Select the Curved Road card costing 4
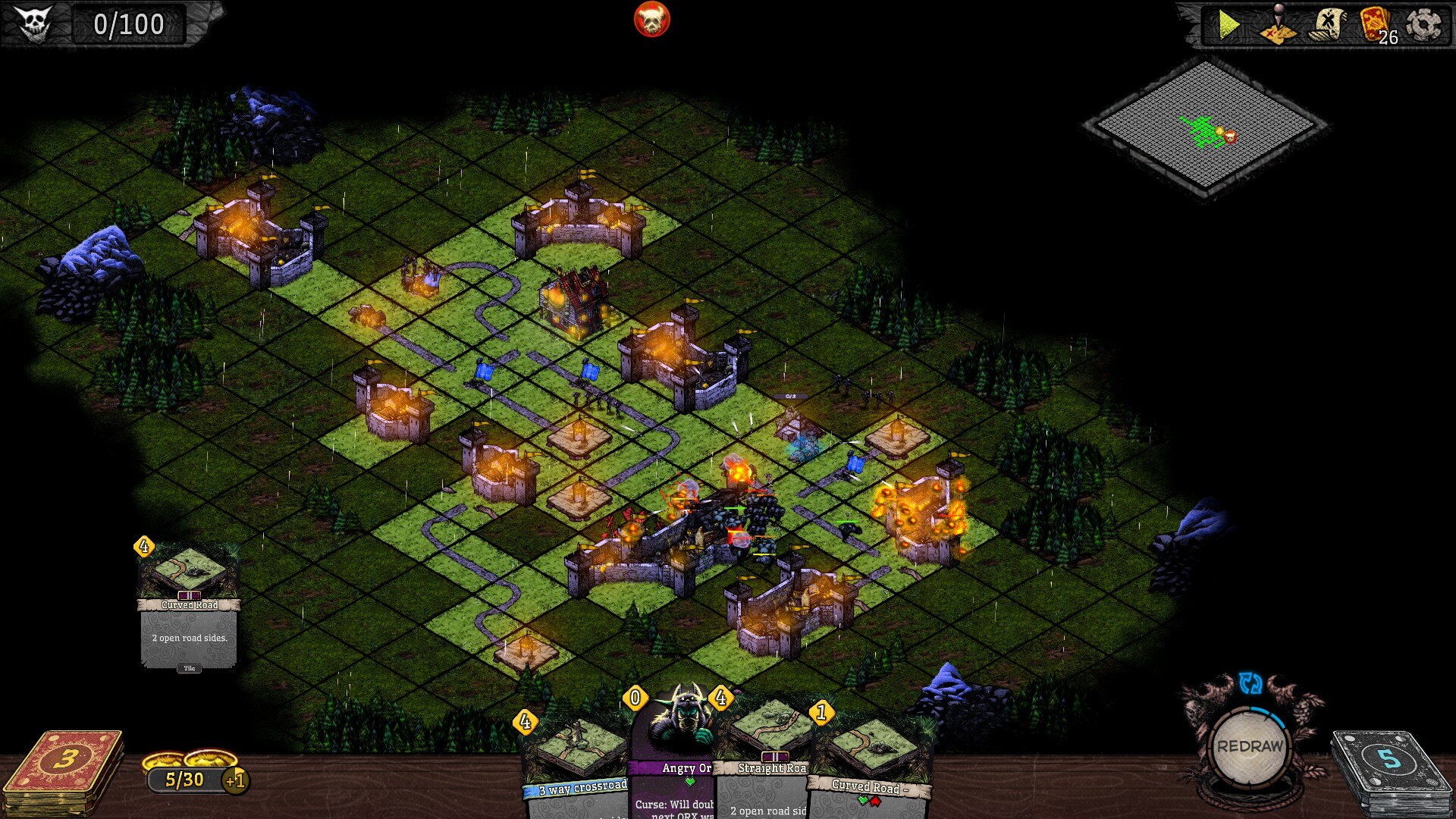Image resolution: width=1456 pixels, height=819 pixels. [189, 607]
